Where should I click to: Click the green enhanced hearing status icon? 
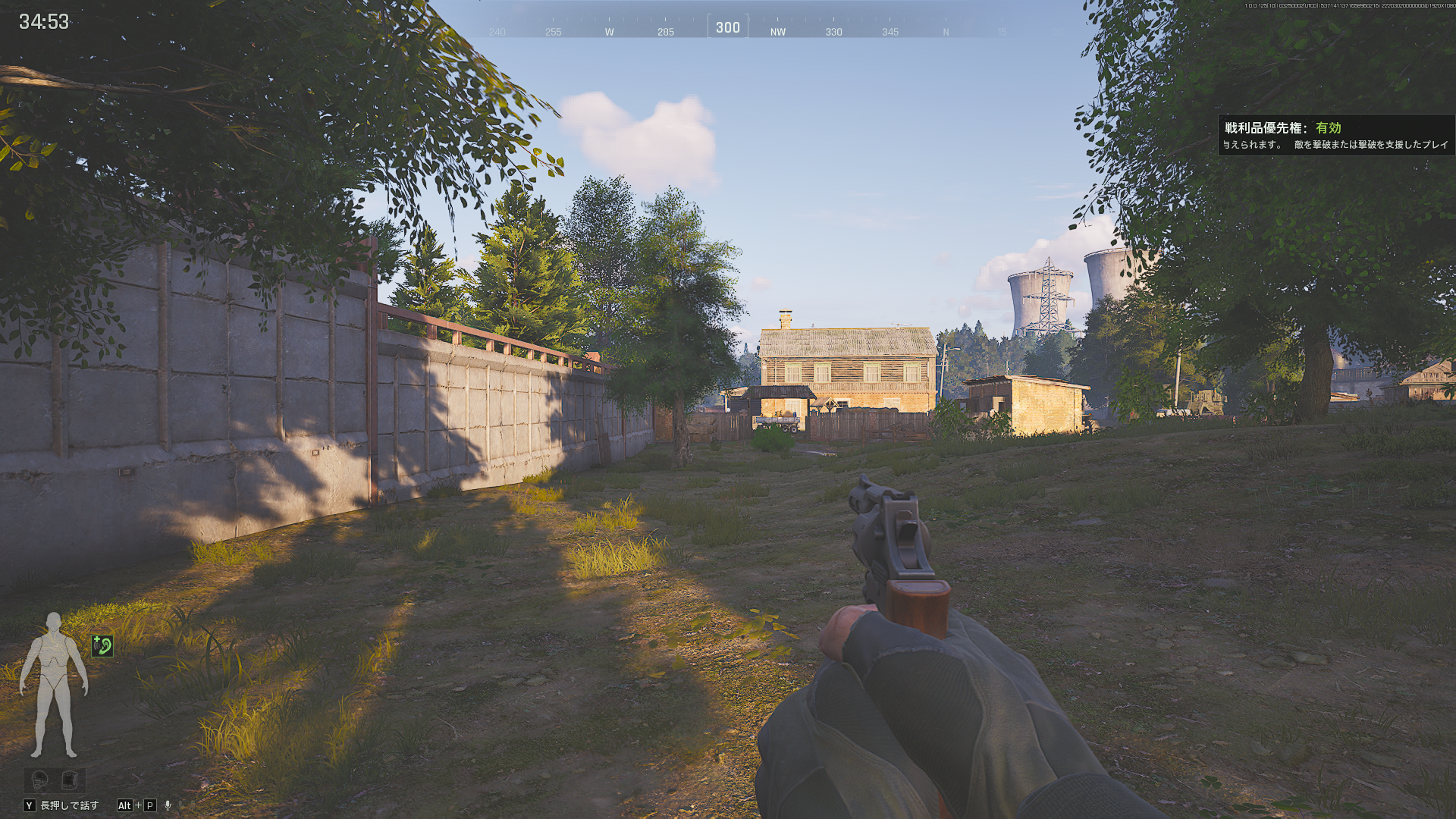click(102, 645)
